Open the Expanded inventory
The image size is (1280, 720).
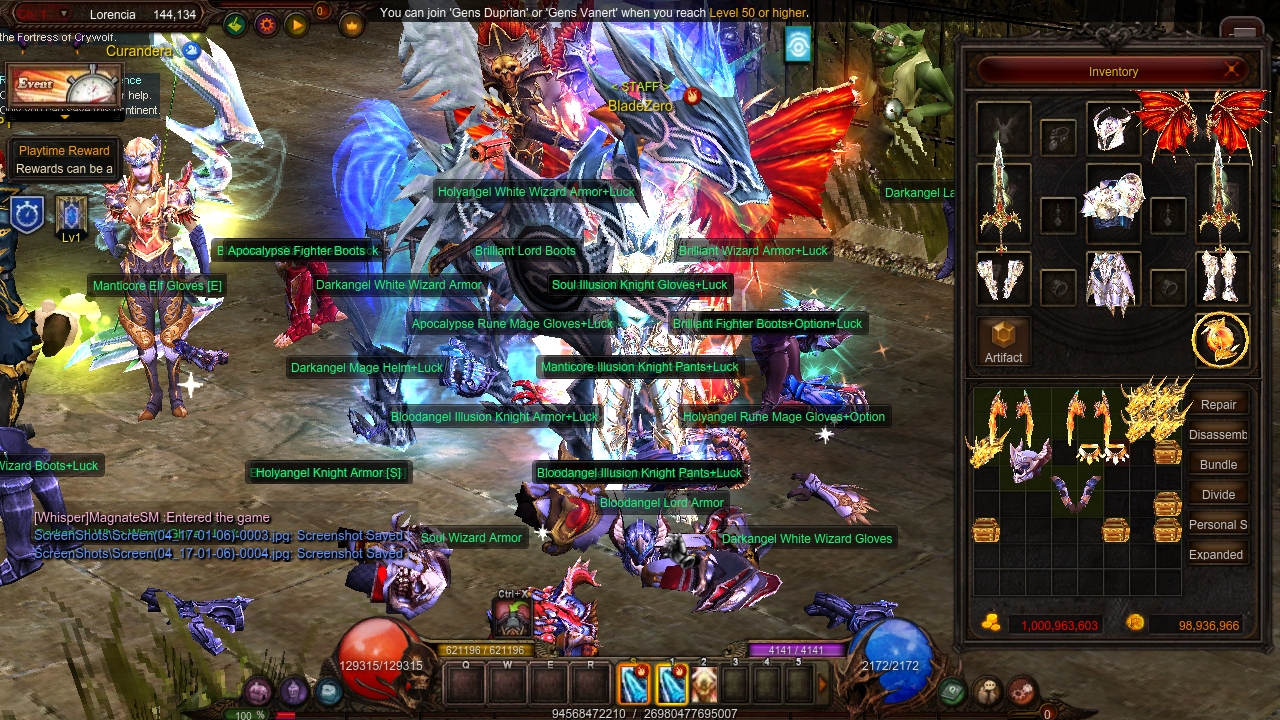pyautogui.click(x=1216, y=555)
